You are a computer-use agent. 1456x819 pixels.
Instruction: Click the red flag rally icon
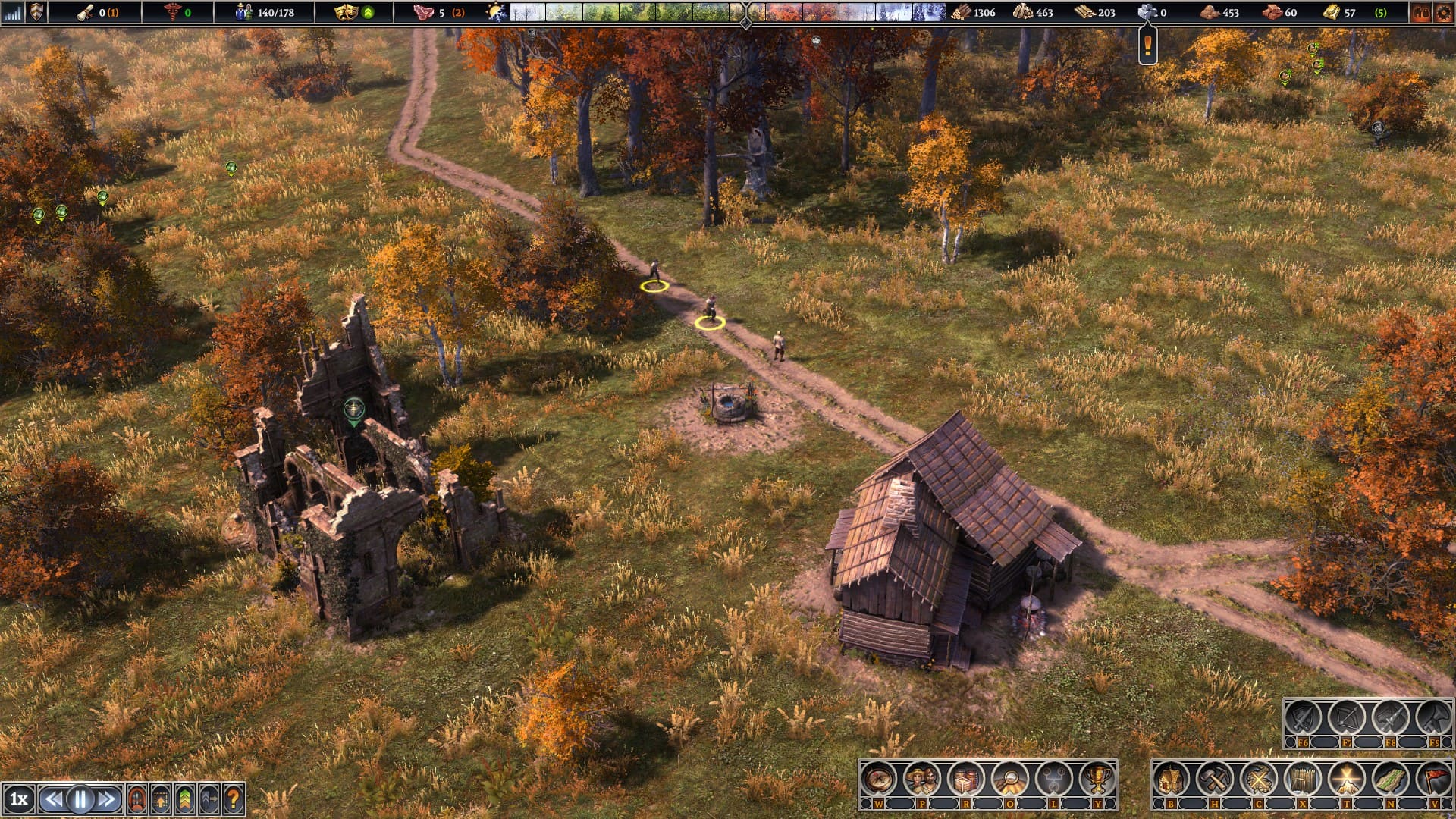1433,778
